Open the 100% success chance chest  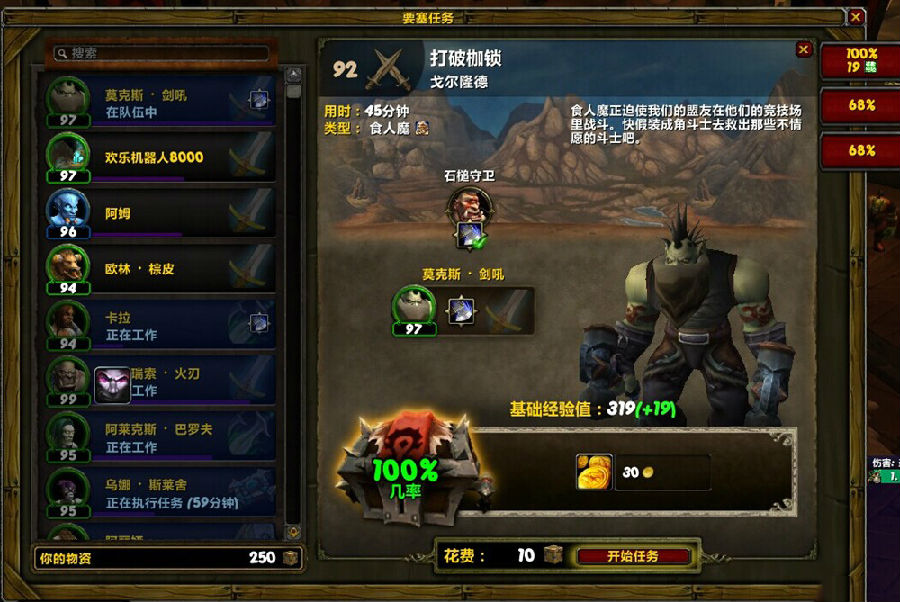coord(405,465)
